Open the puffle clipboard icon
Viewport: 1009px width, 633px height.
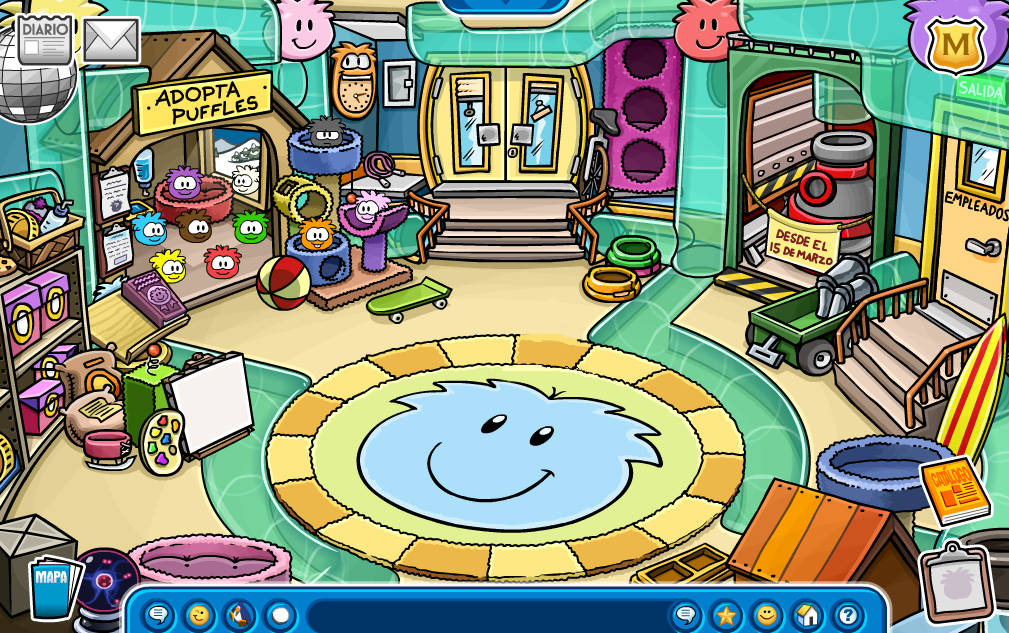click(x=956, y=582)
